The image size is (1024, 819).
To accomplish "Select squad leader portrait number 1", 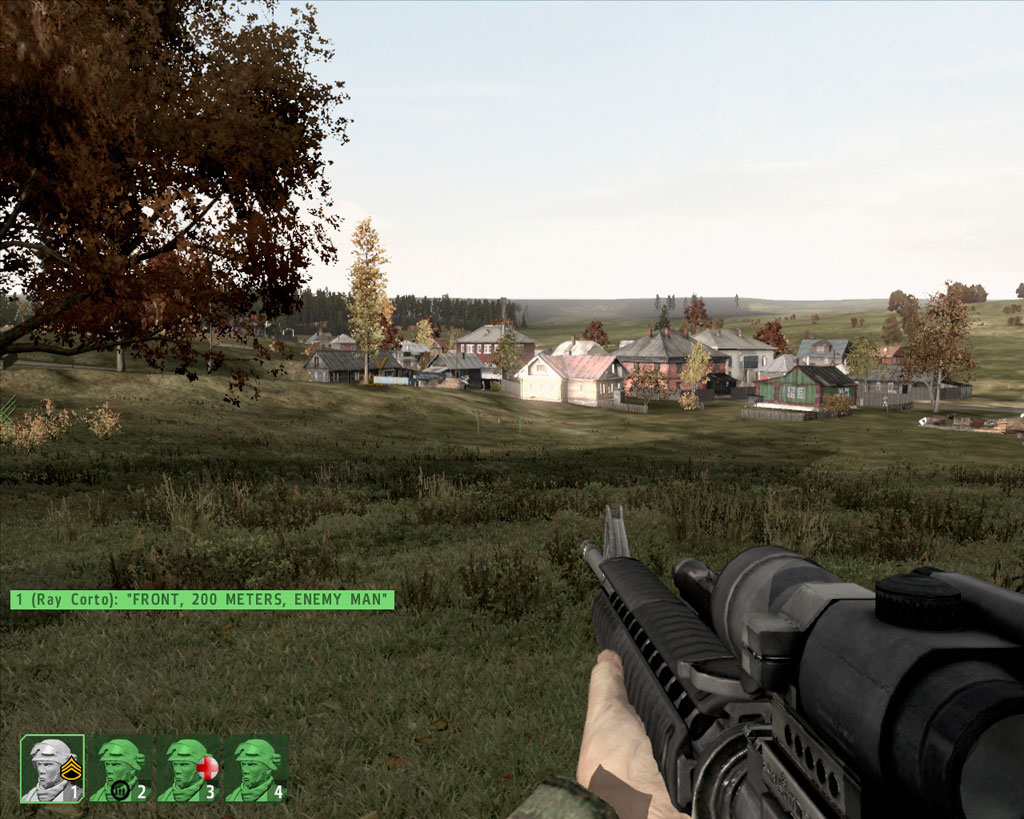I will point(52,769).
